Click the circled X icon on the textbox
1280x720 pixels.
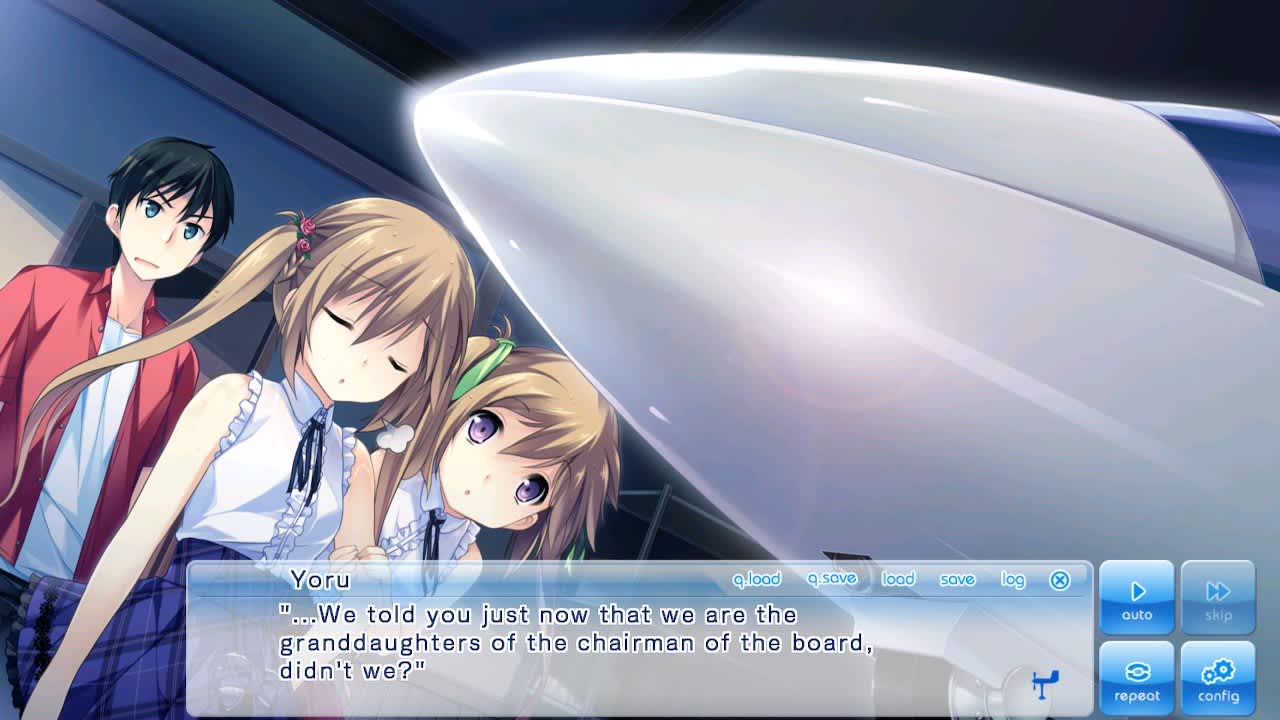[1059, 578]
